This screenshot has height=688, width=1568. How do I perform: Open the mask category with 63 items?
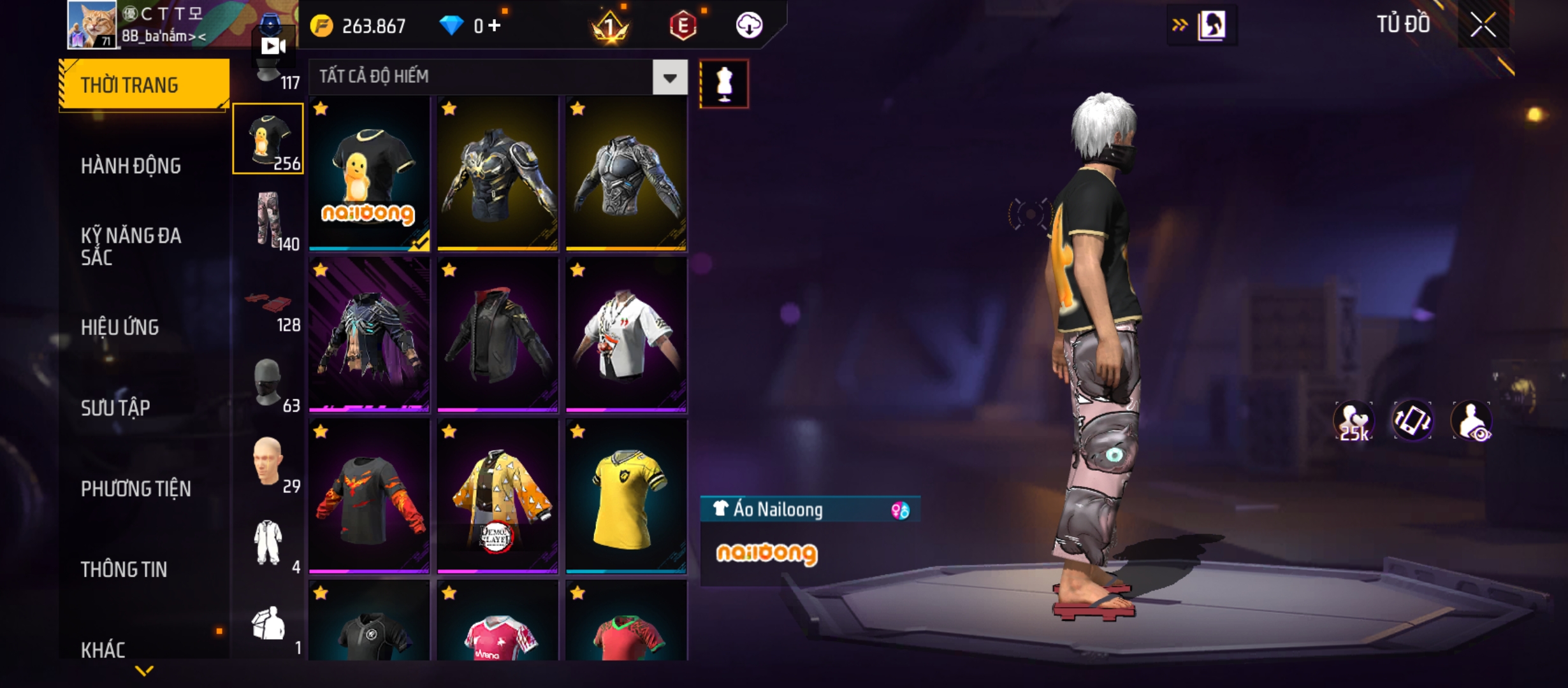pos(268,382)
